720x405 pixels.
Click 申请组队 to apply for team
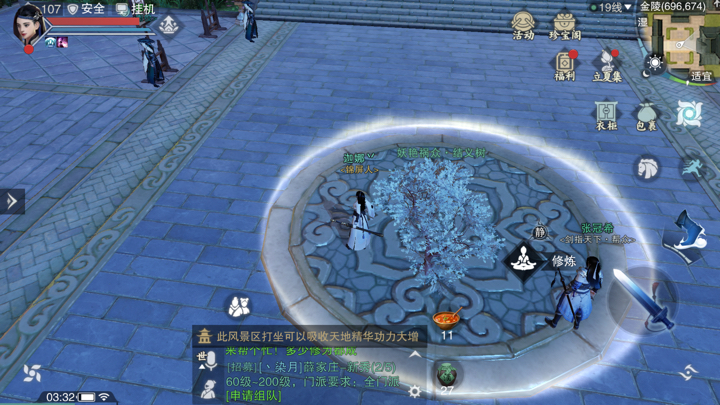(x=255, y=396)
